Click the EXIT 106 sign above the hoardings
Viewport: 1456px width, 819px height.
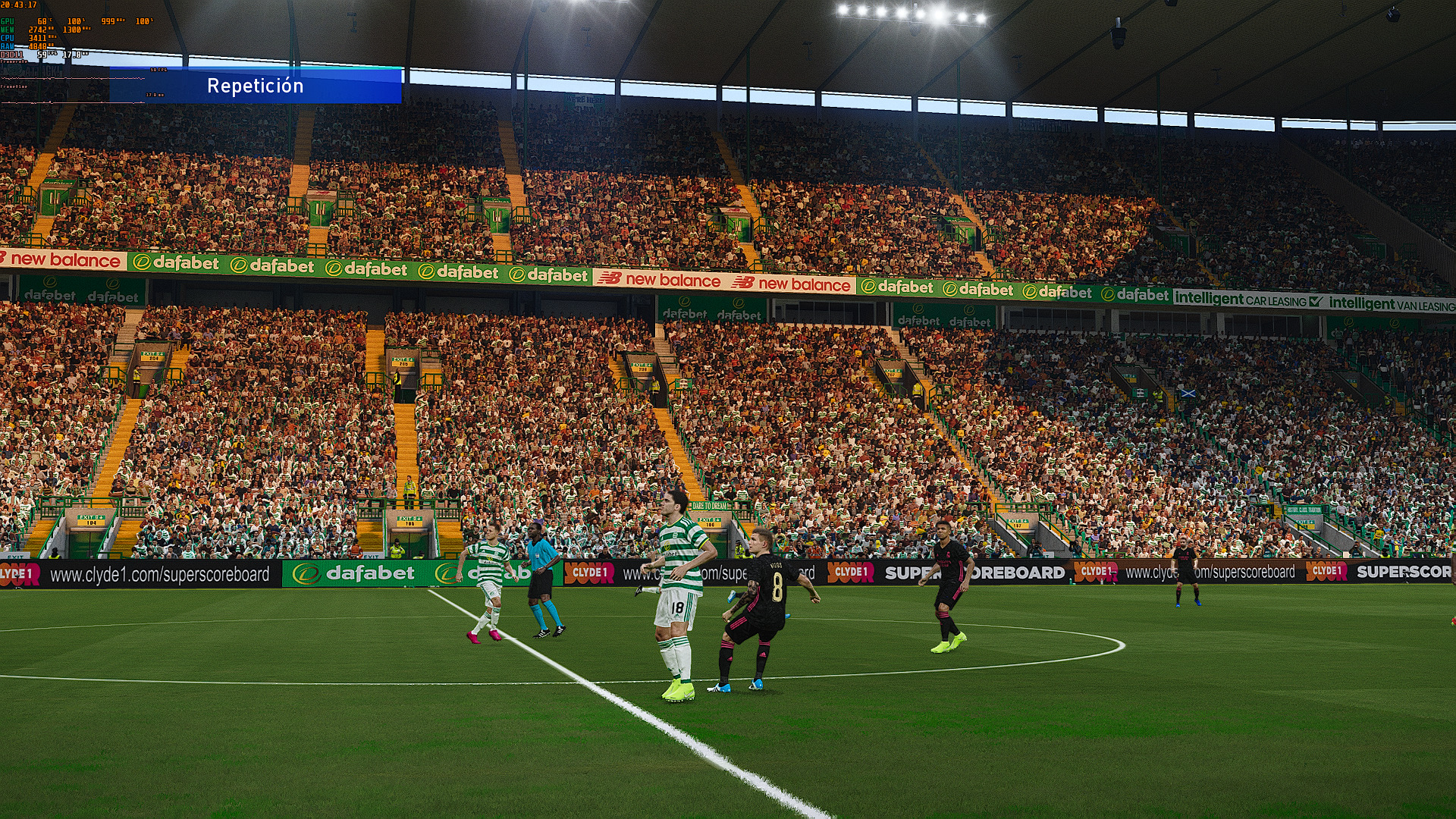[409, 521]
